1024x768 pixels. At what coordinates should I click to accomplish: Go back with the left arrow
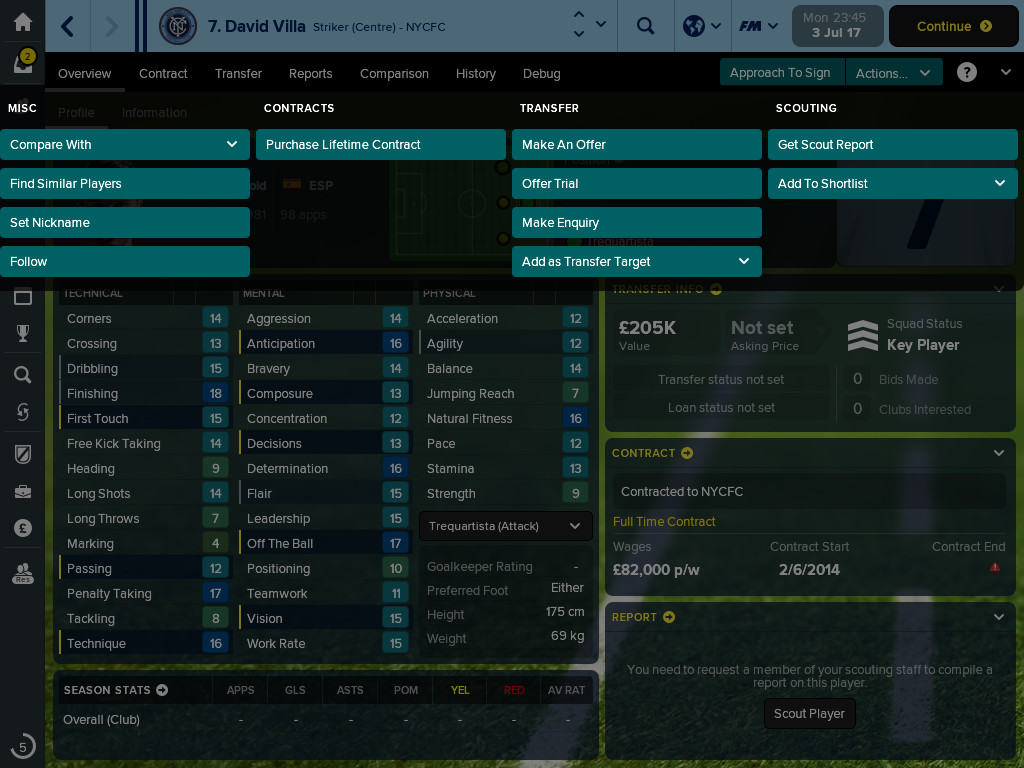coord(68,26)
